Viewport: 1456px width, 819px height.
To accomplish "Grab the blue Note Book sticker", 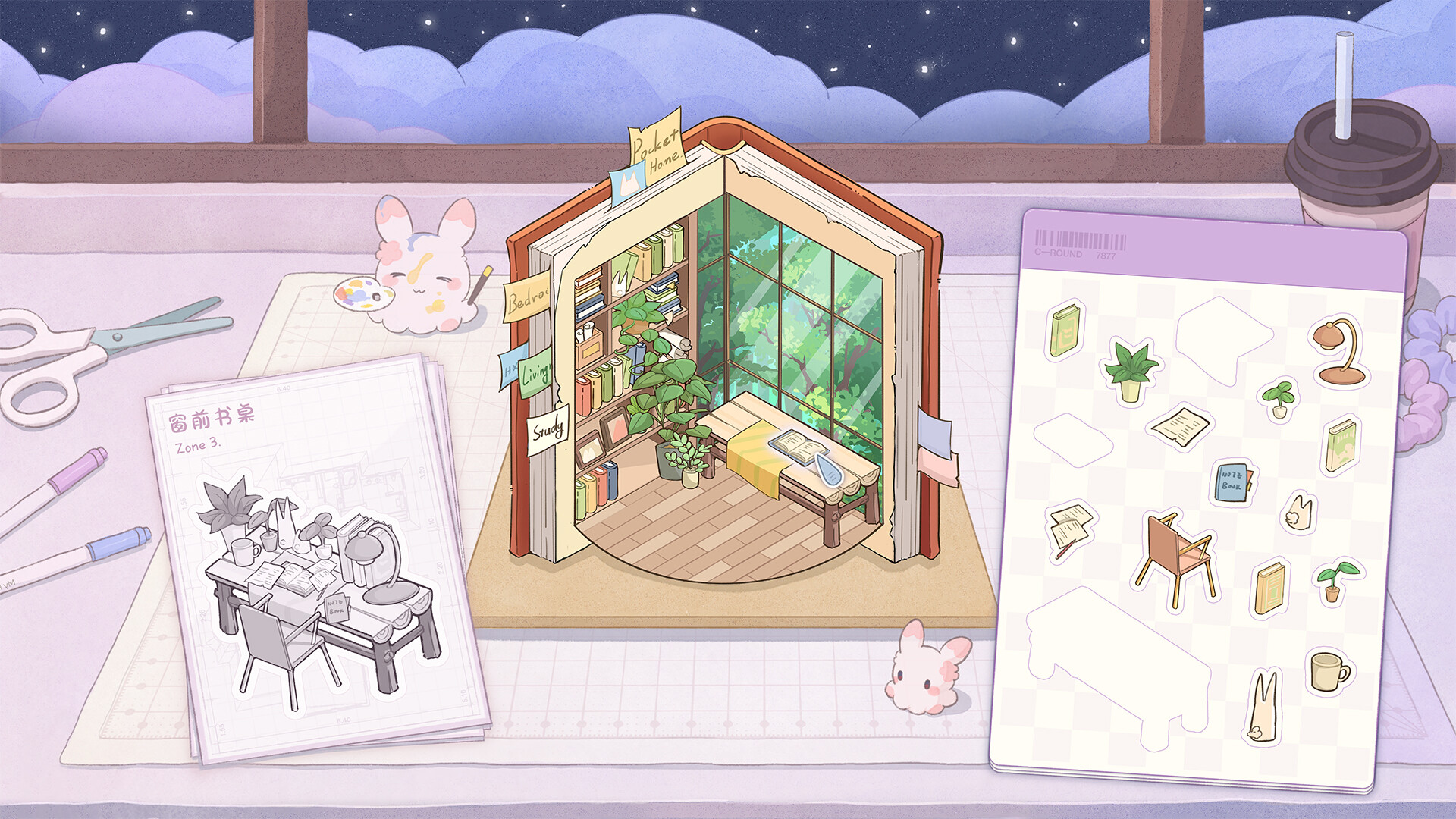I will click(x=1233, y=482).
